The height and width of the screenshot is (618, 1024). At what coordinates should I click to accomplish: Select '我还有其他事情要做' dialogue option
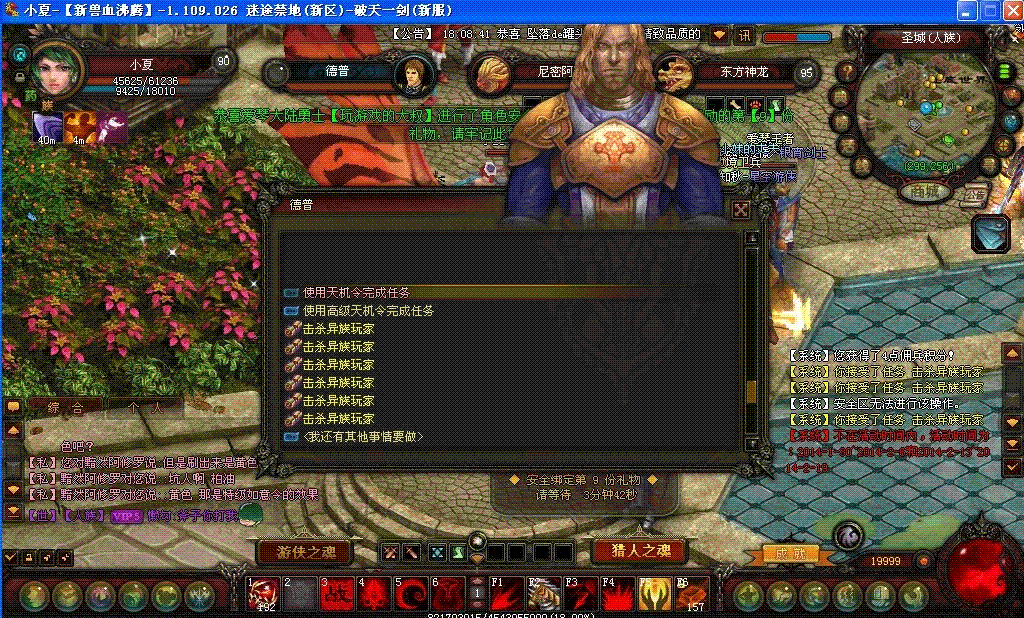point(363,437)
